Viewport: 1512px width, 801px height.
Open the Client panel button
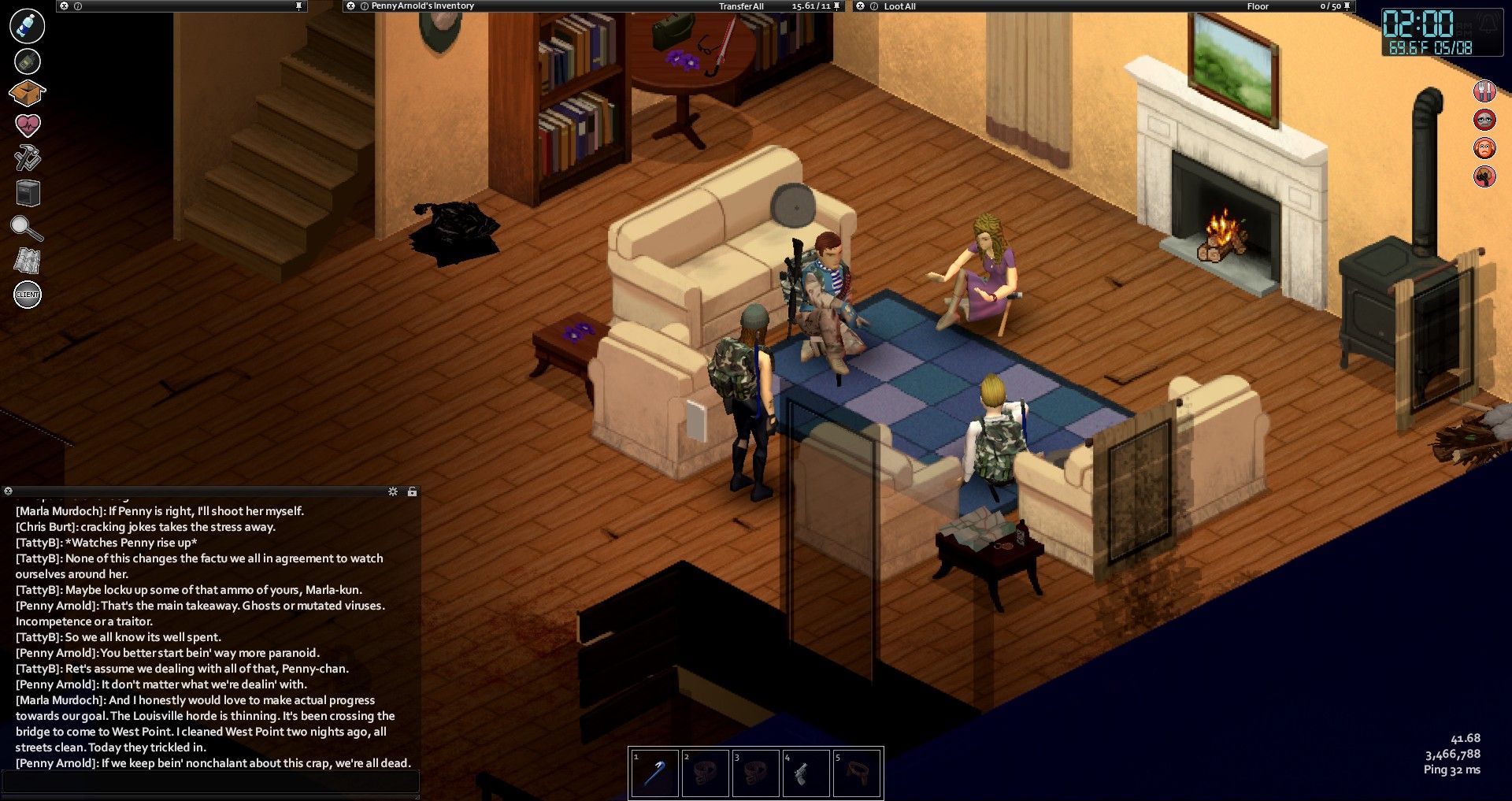point(28,295)
